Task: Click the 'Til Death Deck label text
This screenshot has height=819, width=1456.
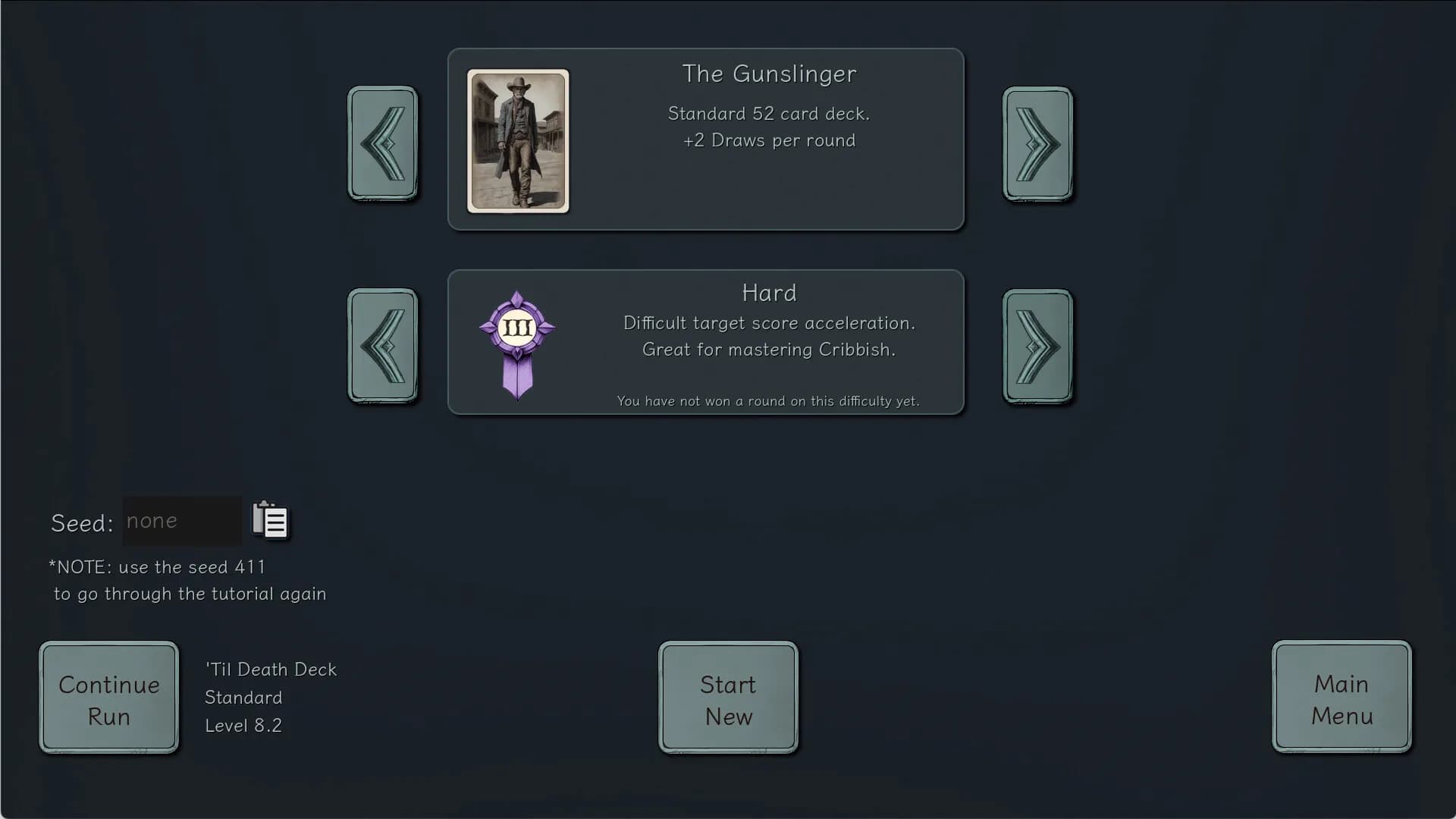Action: 270,670
